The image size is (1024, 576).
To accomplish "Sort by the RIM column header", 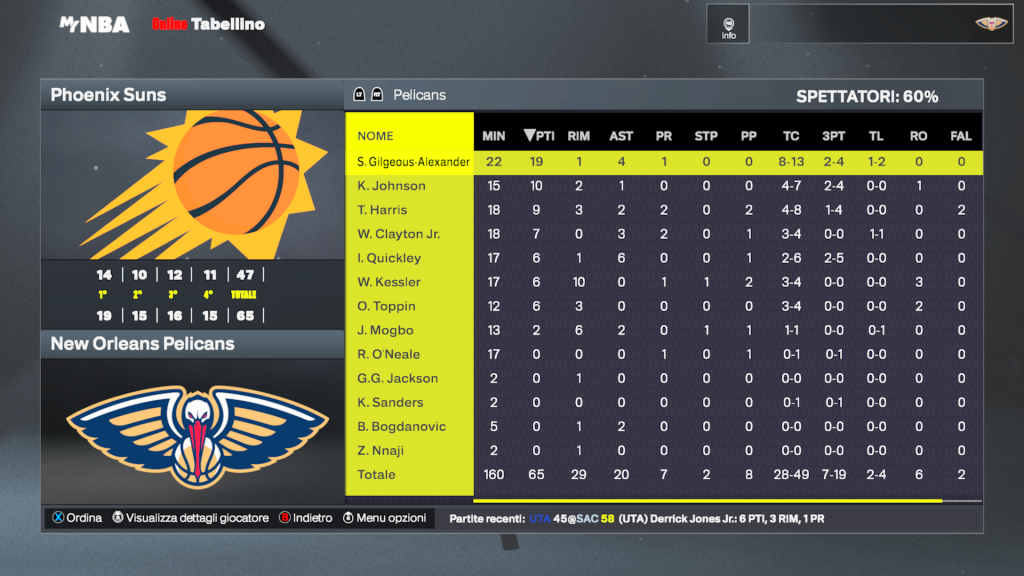I will pos(578,136).
